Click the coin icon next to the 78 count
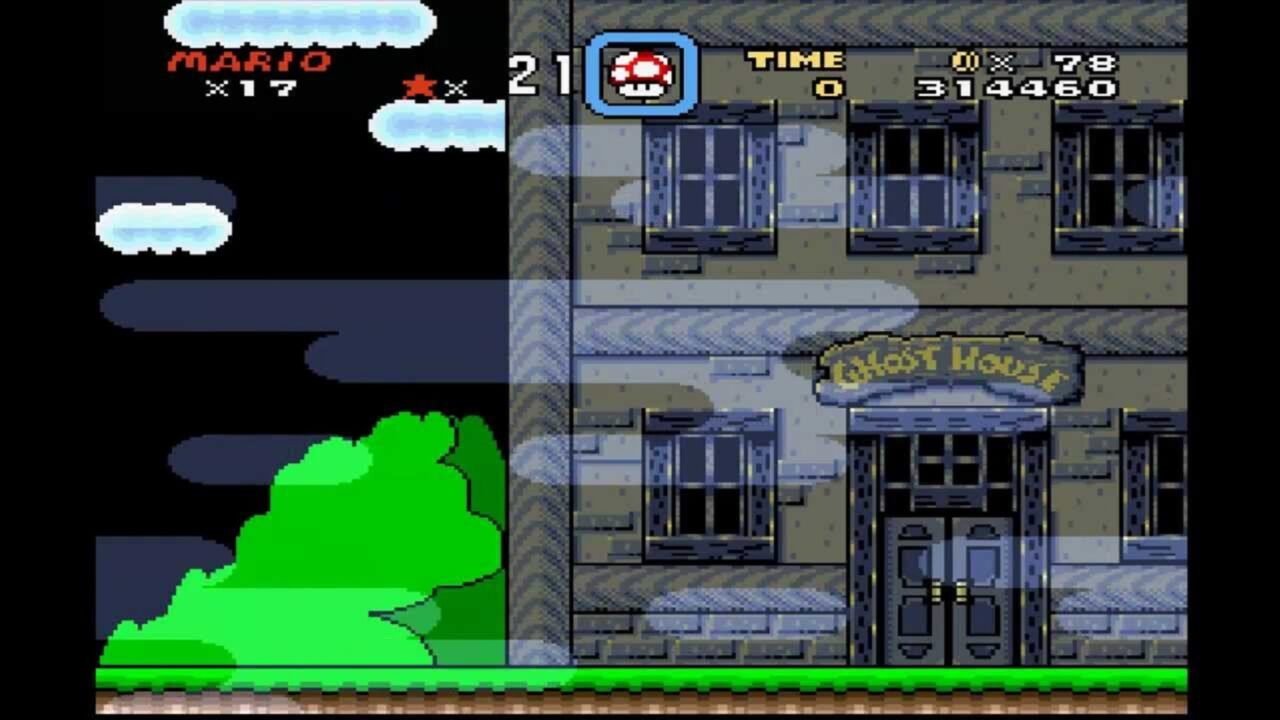 [x=963, y=60]
